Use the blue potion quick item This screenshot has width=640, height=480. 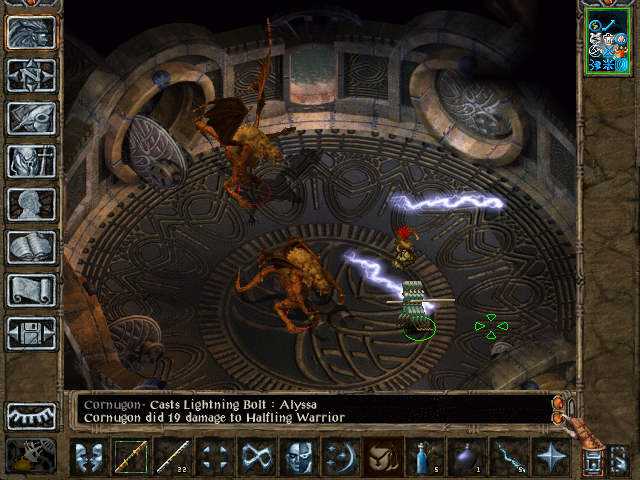425,457
